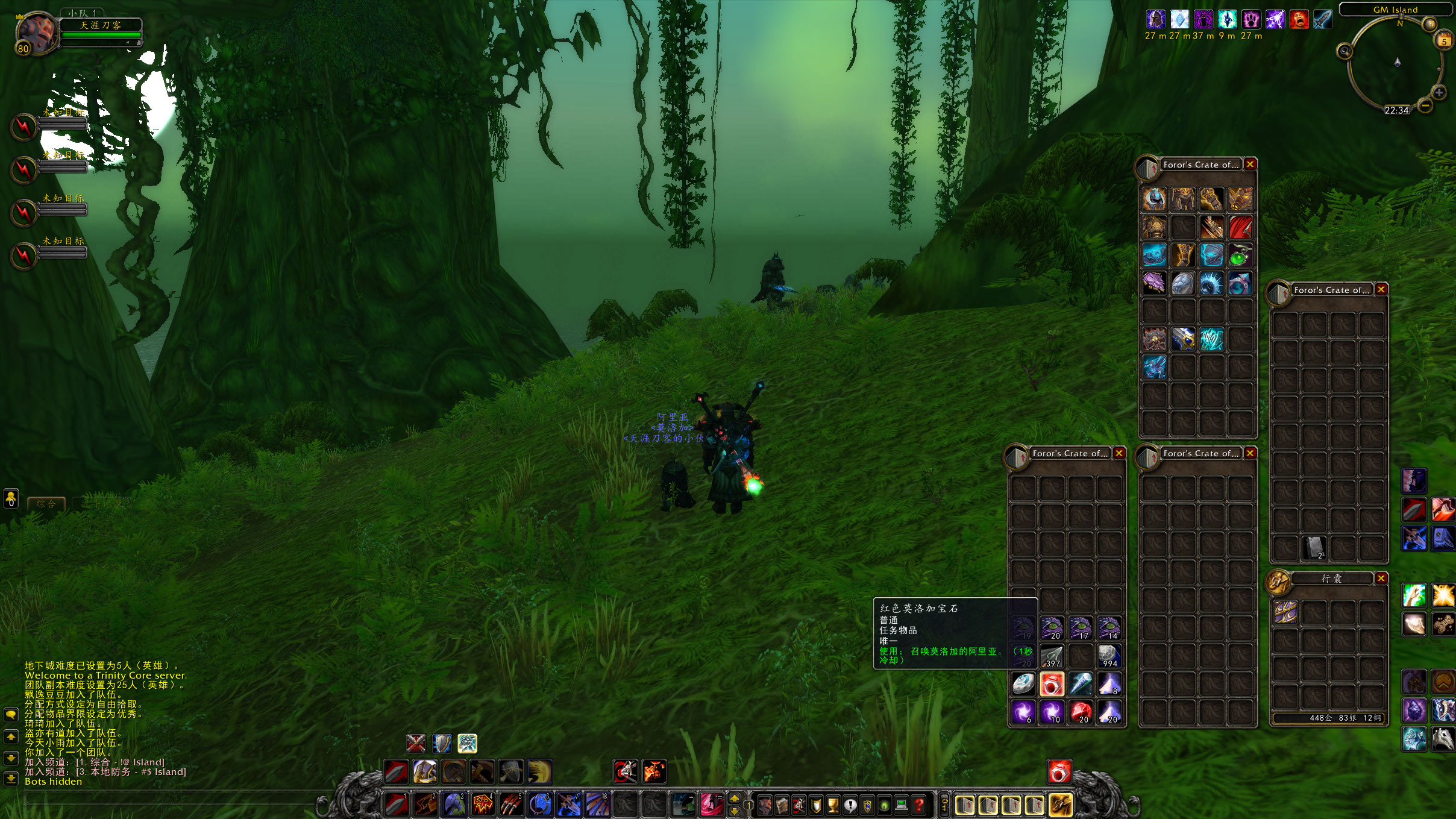
Task: Switch to the highlighted third stance button
Action: 467,744
